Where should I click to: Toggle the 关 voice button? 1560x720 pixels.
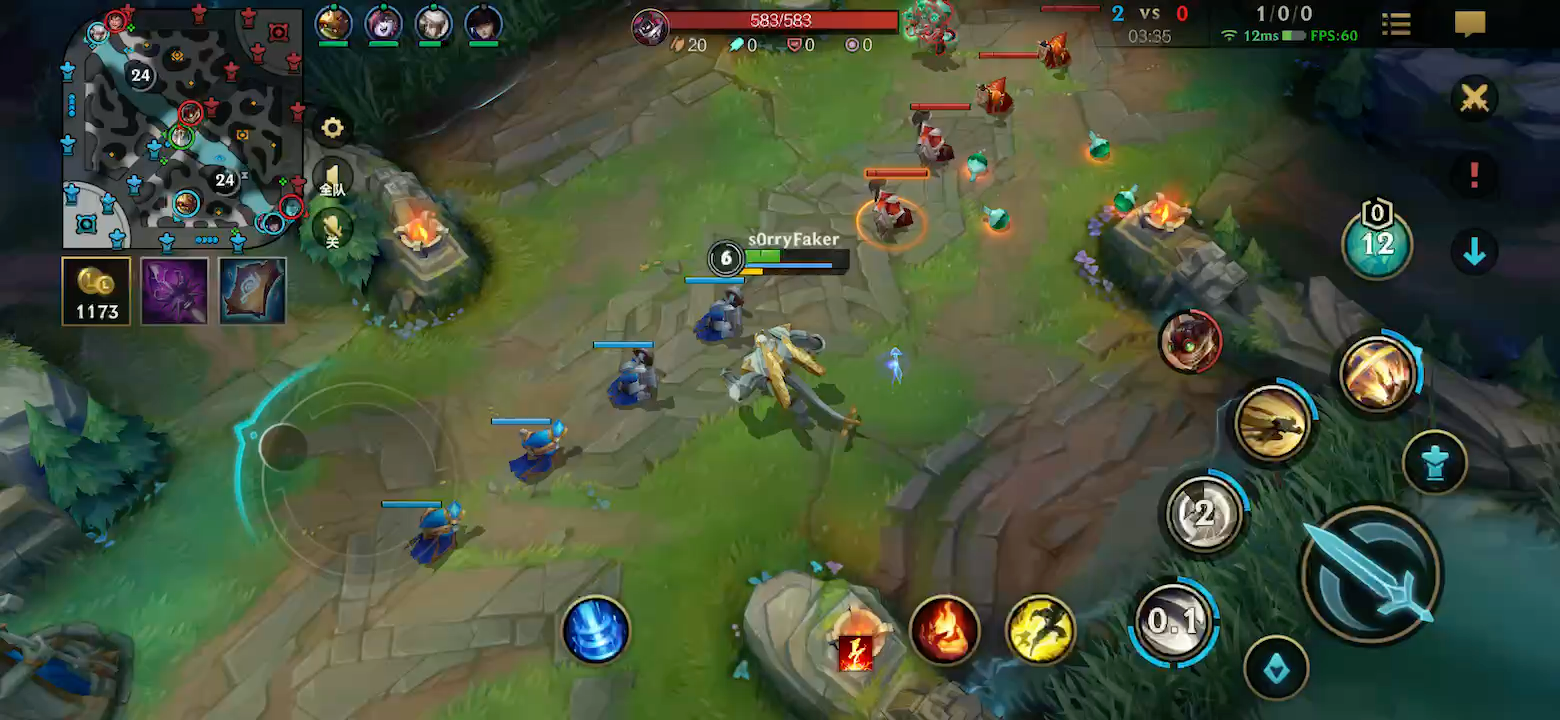tap(332, 230)
